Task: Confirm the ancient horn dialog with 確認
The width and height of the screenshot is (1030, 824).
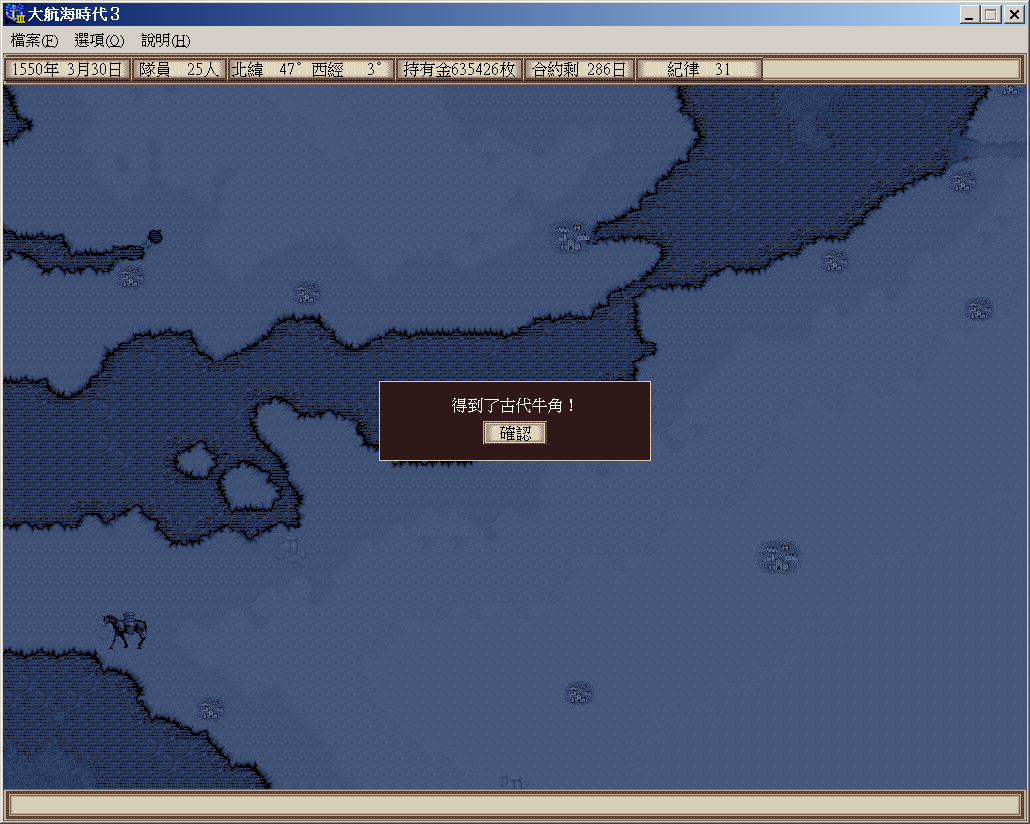Action: pyautogui.click(x=515, y=433)
